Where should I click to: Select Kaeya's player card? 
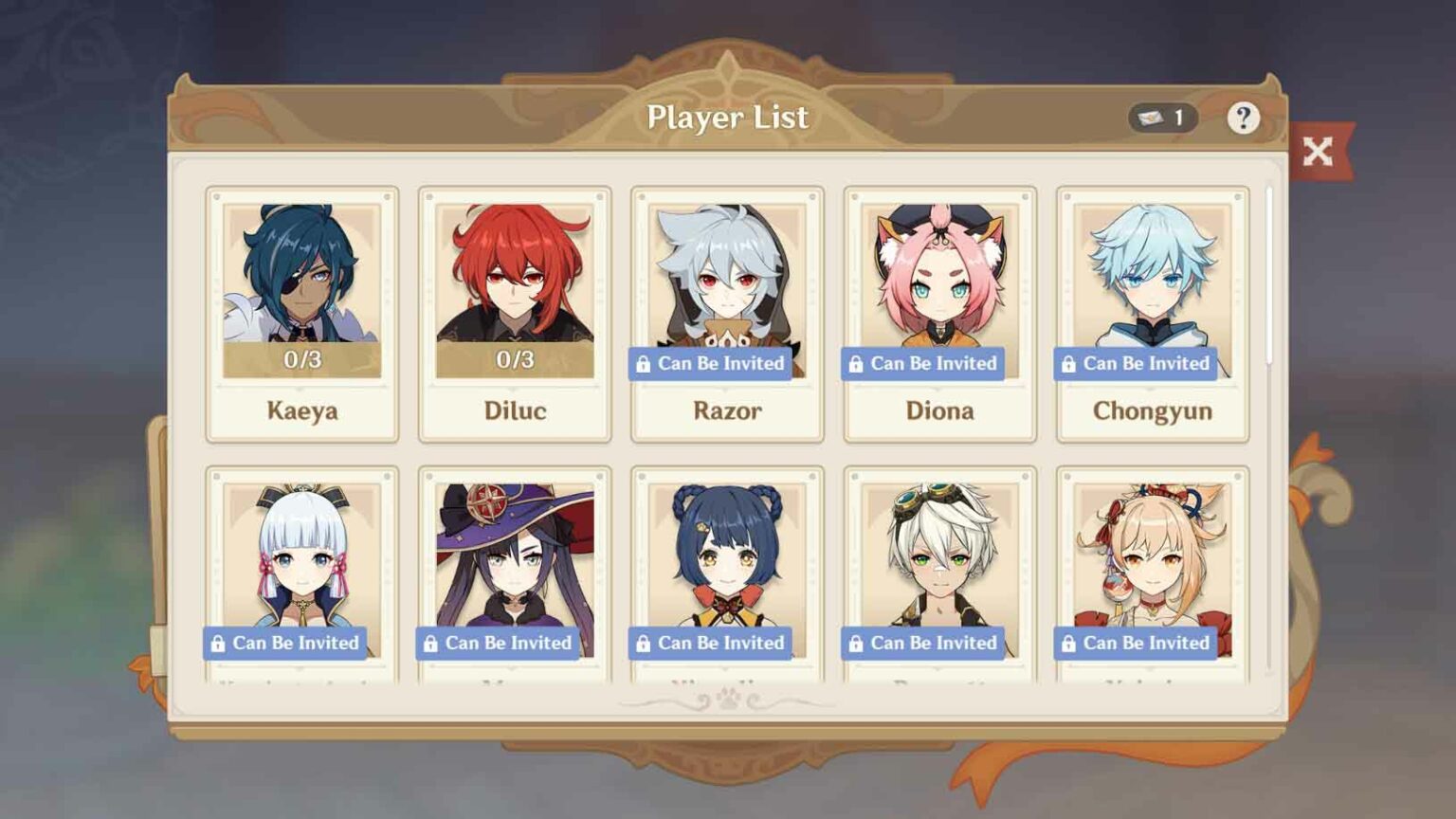tap(301, 314)
